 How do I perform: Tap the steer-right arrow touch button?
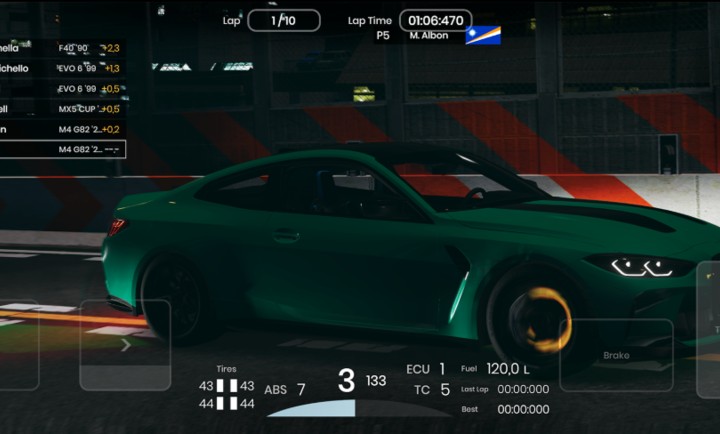point(125,345)
